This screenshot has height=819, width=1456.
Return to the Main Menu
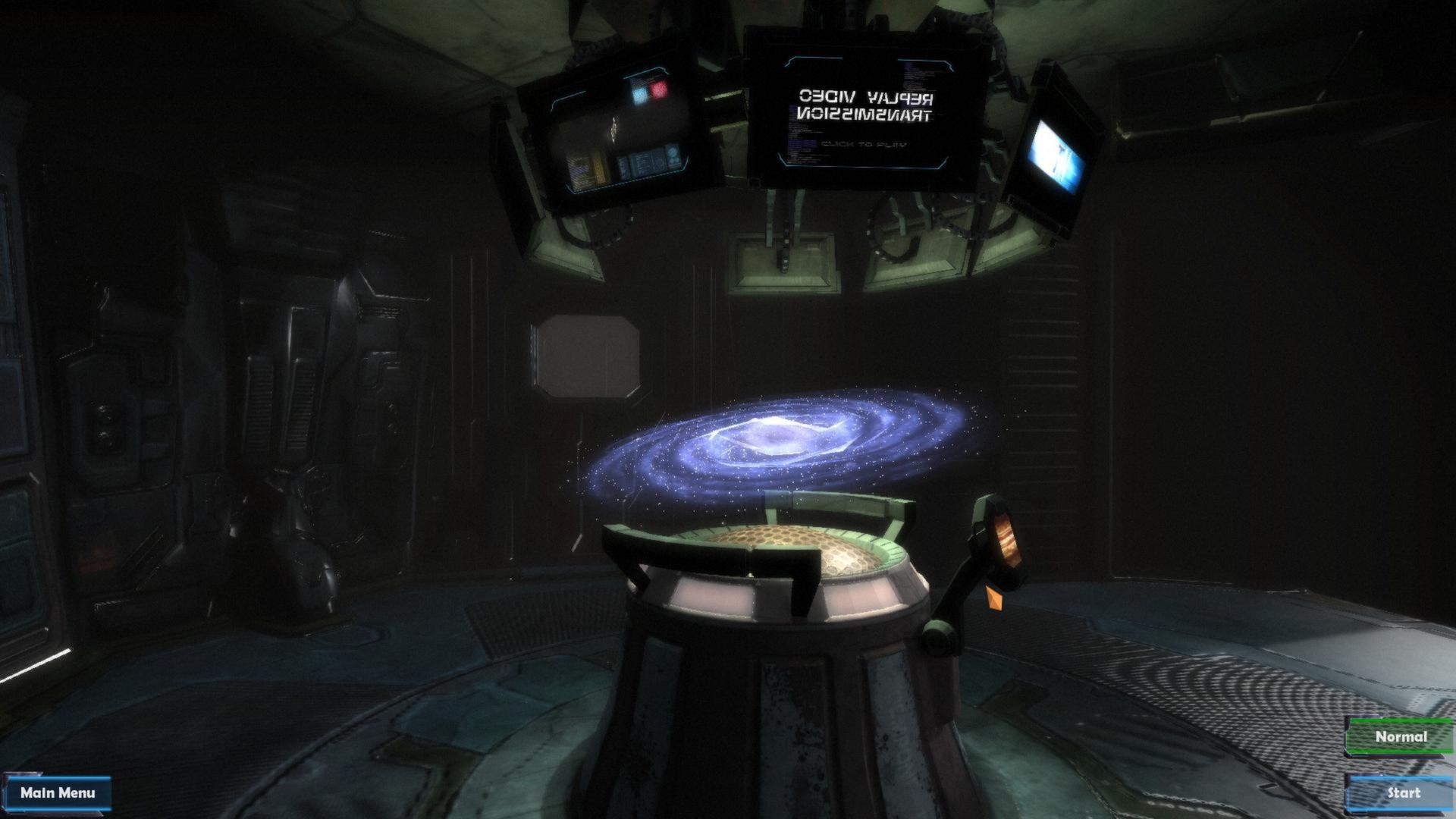(58, 793)
